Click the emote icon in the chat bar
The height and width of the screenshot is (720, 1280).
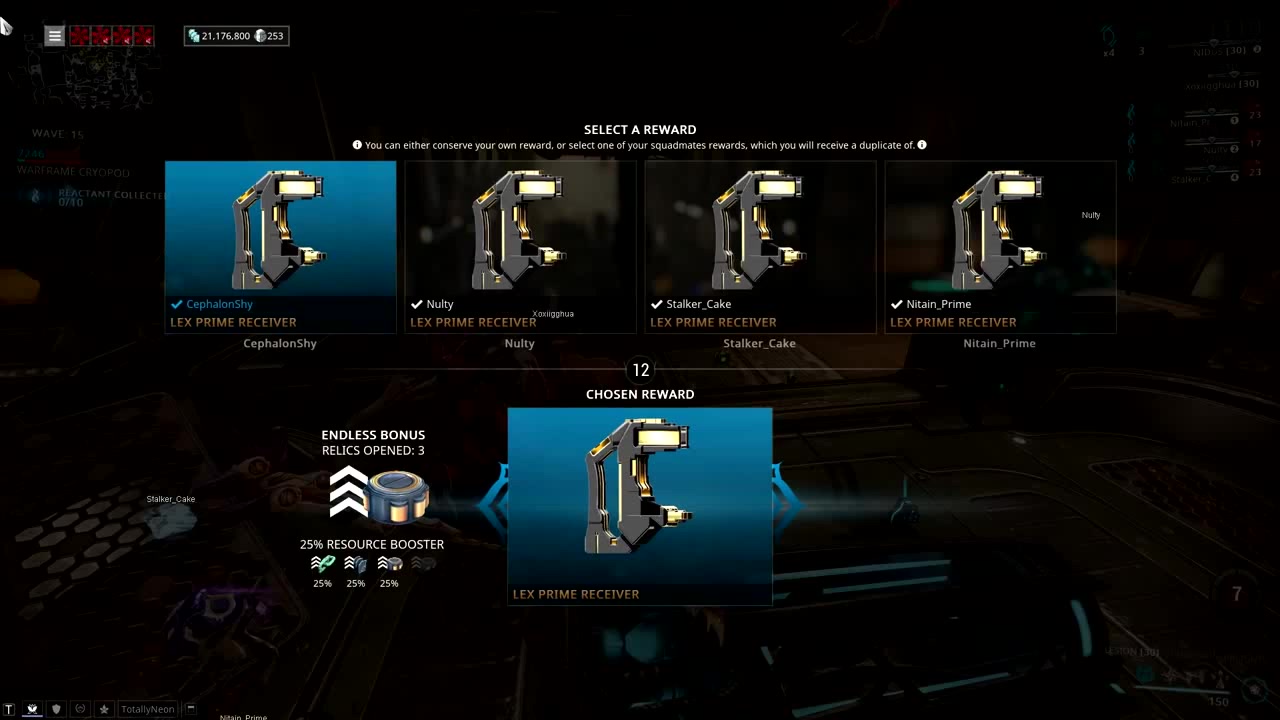pos(80,708)
